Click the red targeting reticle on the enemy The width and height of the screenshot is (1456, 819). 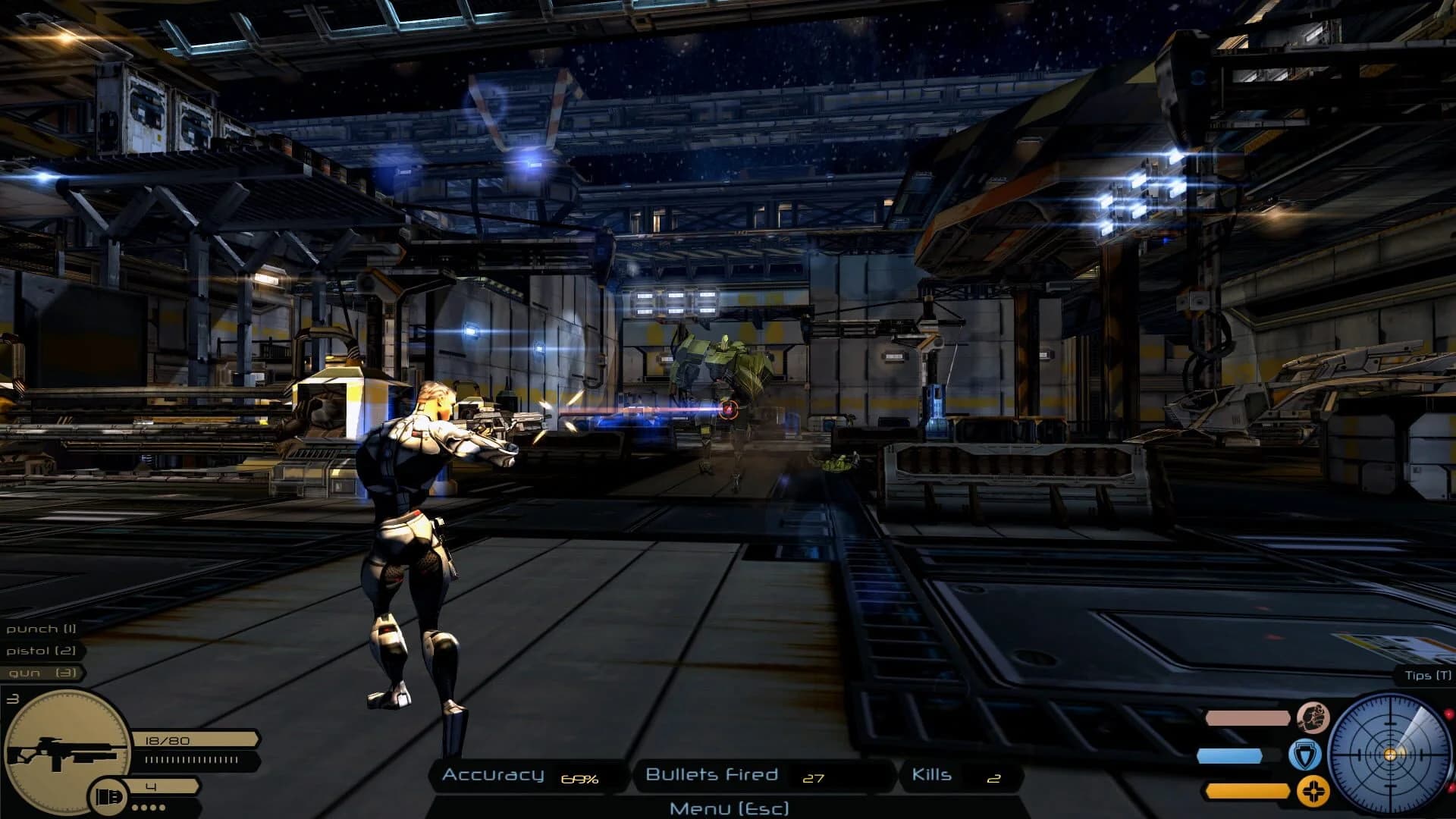[x=730, y=408]
